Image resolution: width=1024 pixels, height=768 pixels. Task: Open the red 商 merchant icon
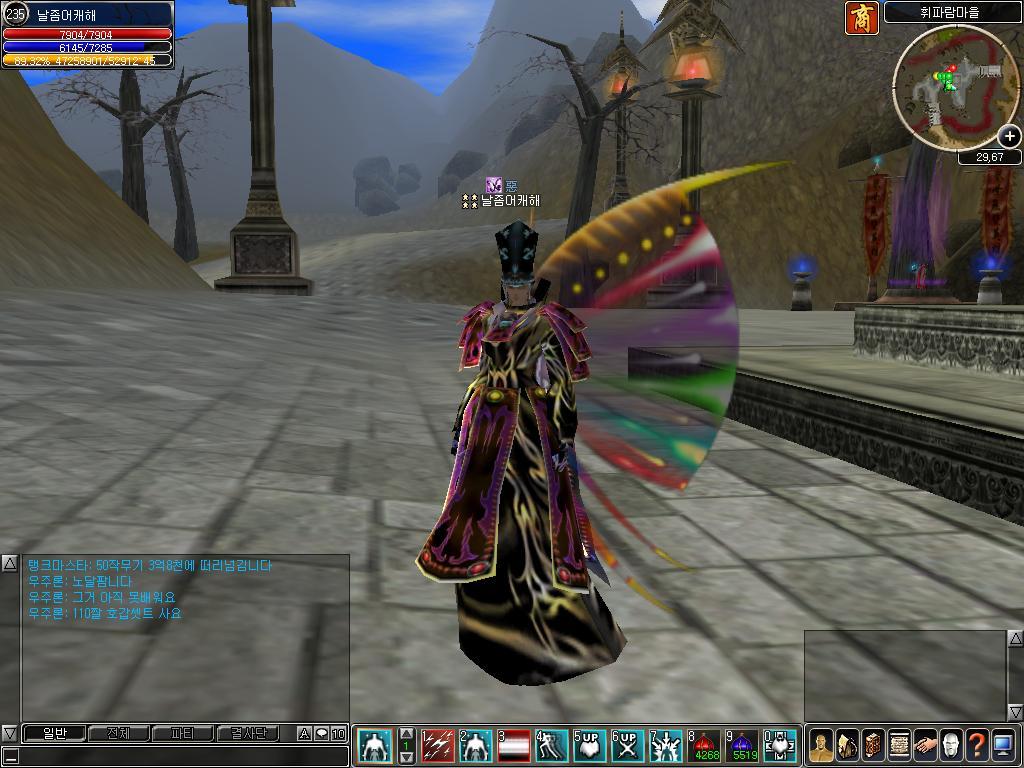(x=861, y=18)
